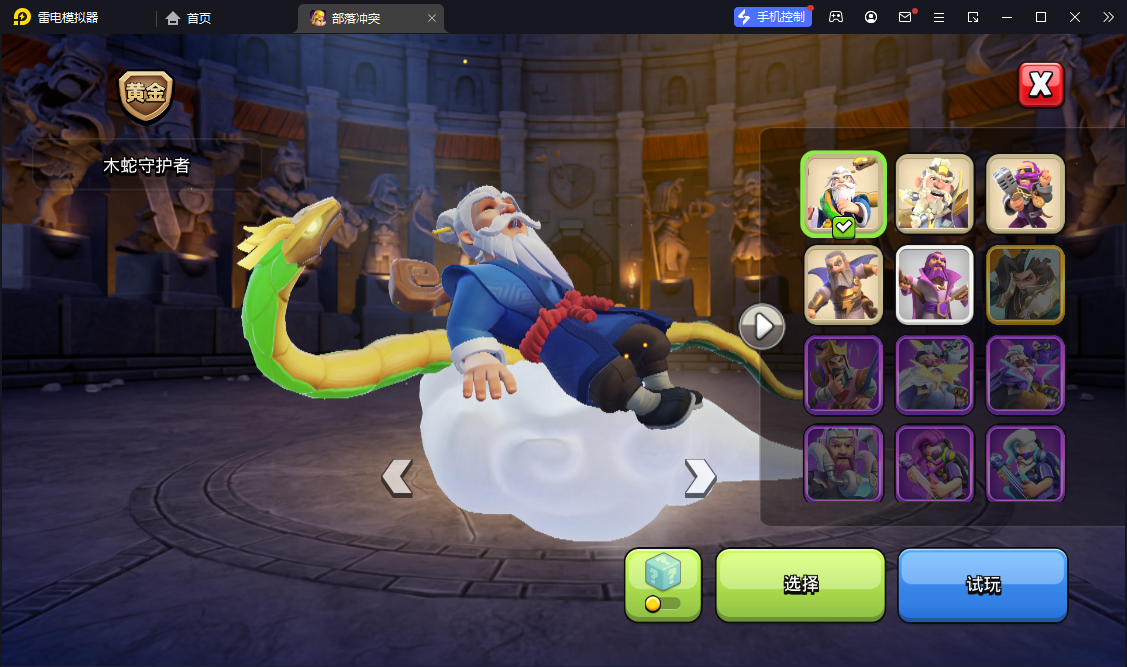Choose the default purple-robed Warden skin

click(934, 284)
